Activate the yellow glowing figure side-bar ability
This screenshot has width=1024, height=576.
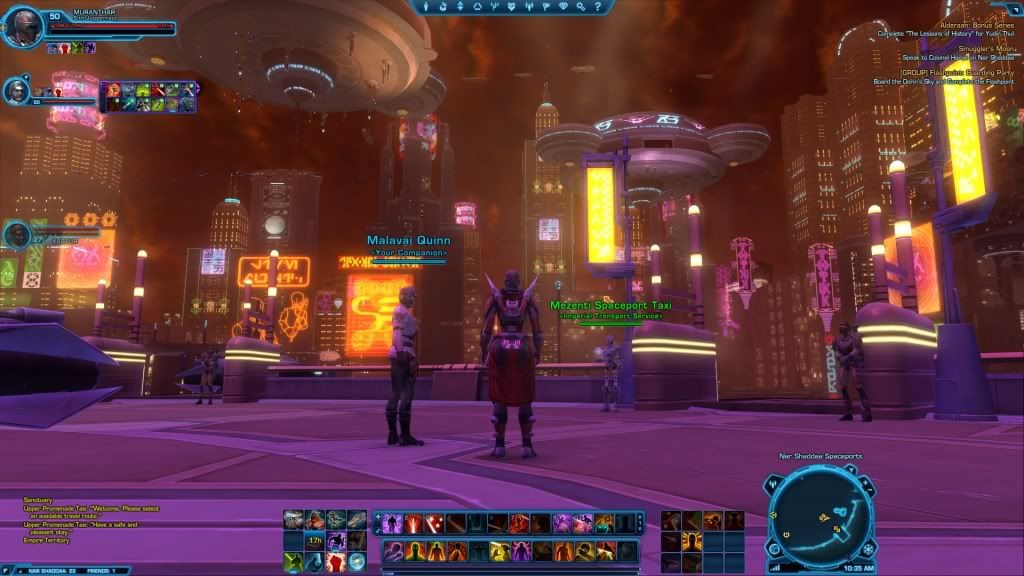[x=691, y=541]
